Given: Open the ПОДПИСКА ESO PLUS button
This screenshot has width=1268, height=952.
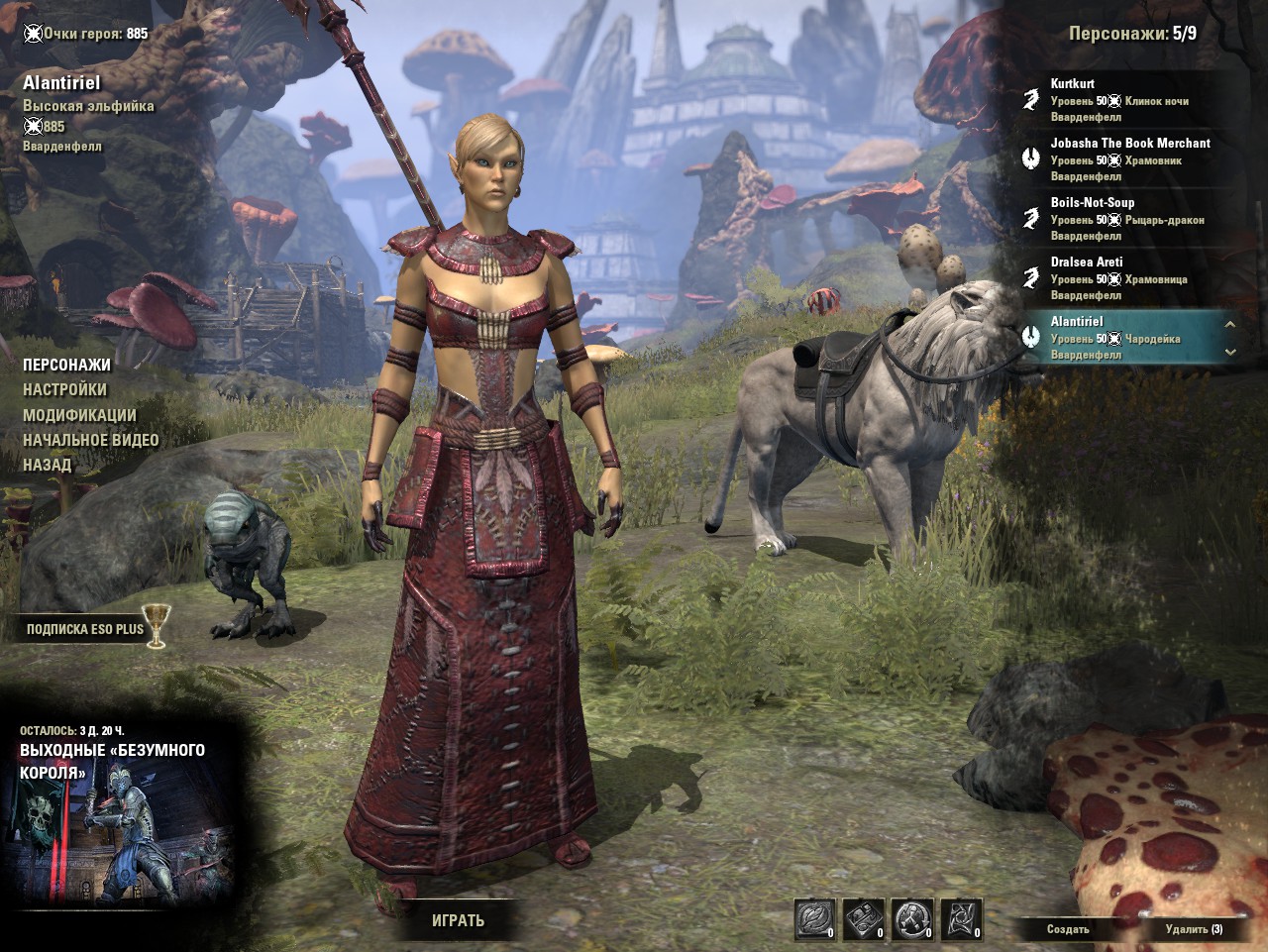Looking at the screenshot, I should click(85, 629).
